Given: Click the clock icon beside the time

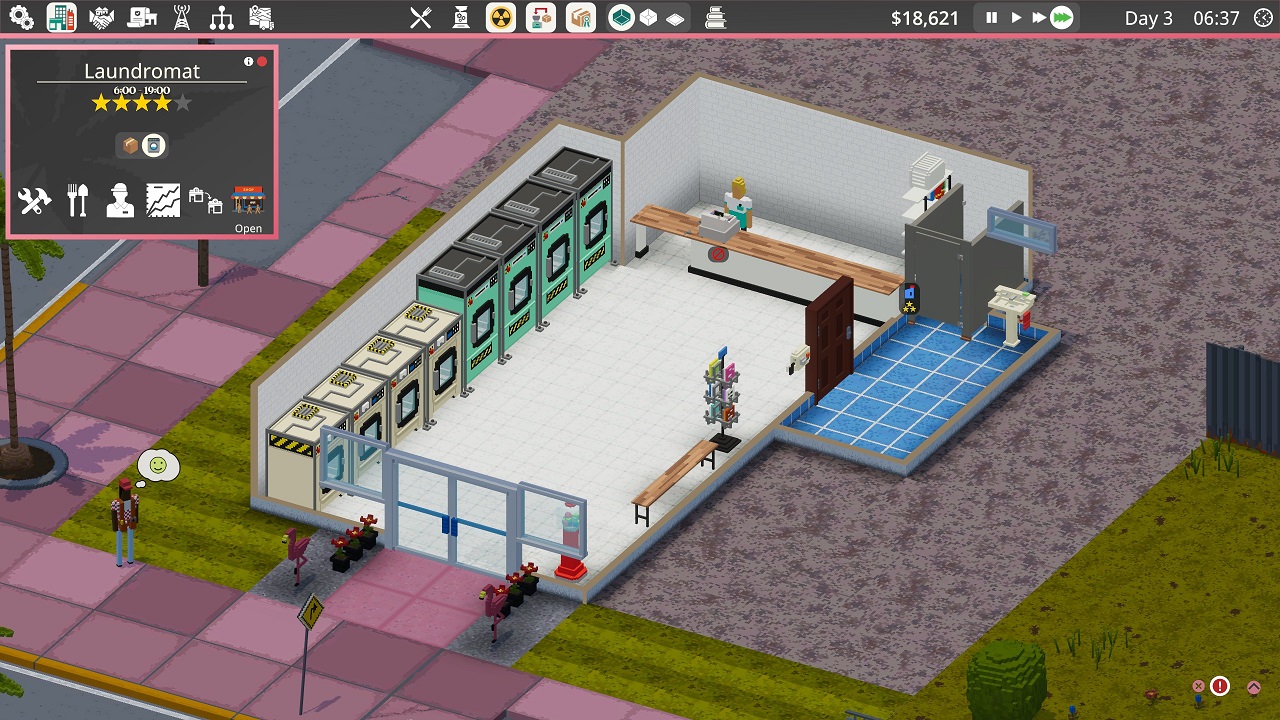Looking at the screenshot, I should [1263, 18].
